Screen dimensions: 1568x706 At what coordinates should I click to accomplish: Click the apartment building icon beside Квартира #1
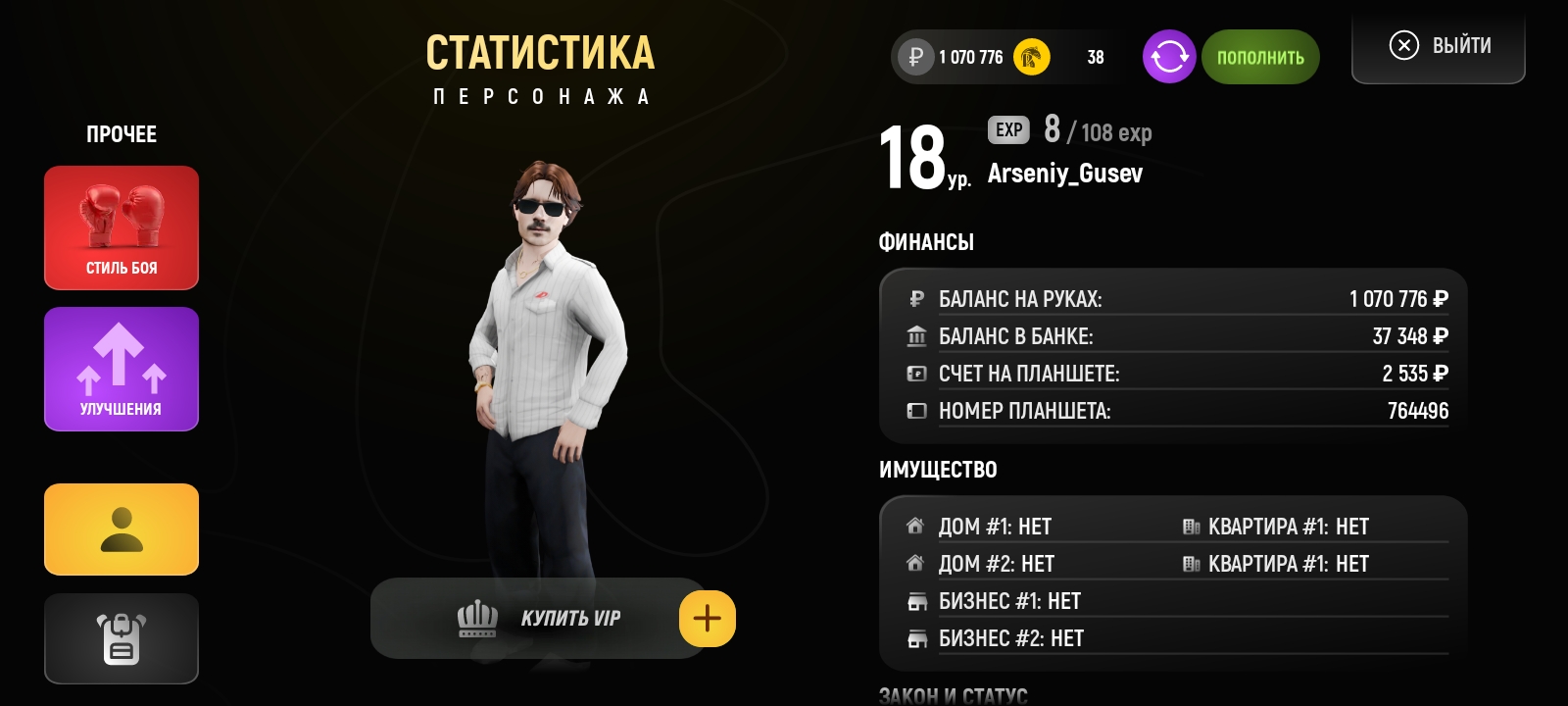tap(1192, 526)
